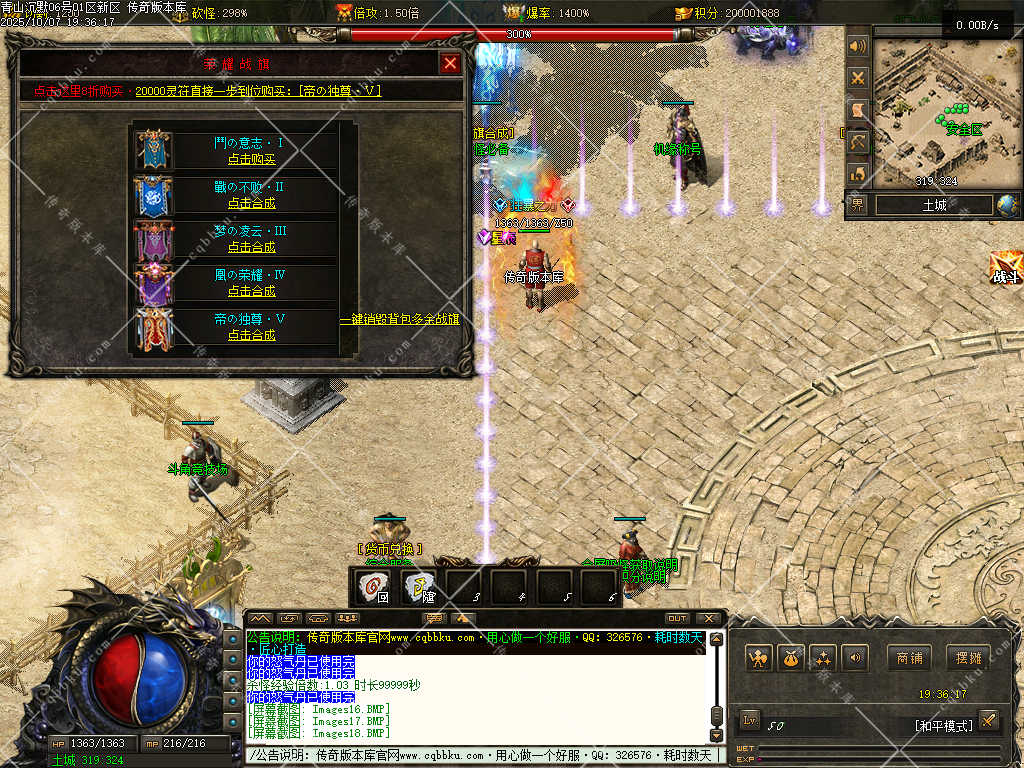The height and width of the screenshot is (768, 1024).
Task: Click 点击合成 for 梦の凌云·III banner
Action: [x=251, y=247]
